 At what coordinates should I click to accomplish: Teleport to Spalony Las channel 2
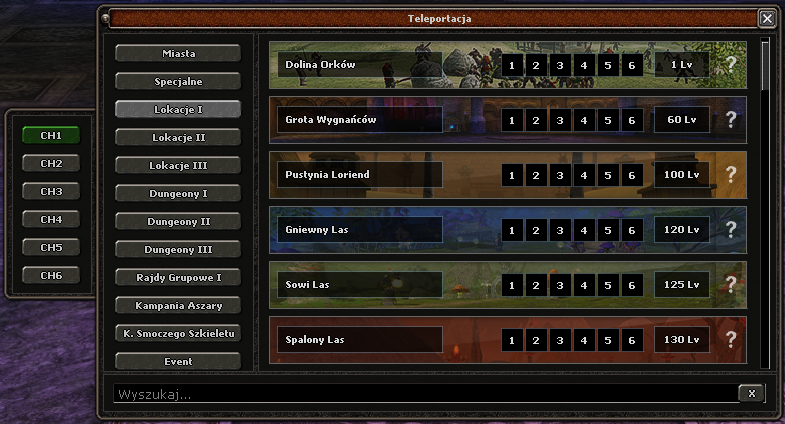535,340
